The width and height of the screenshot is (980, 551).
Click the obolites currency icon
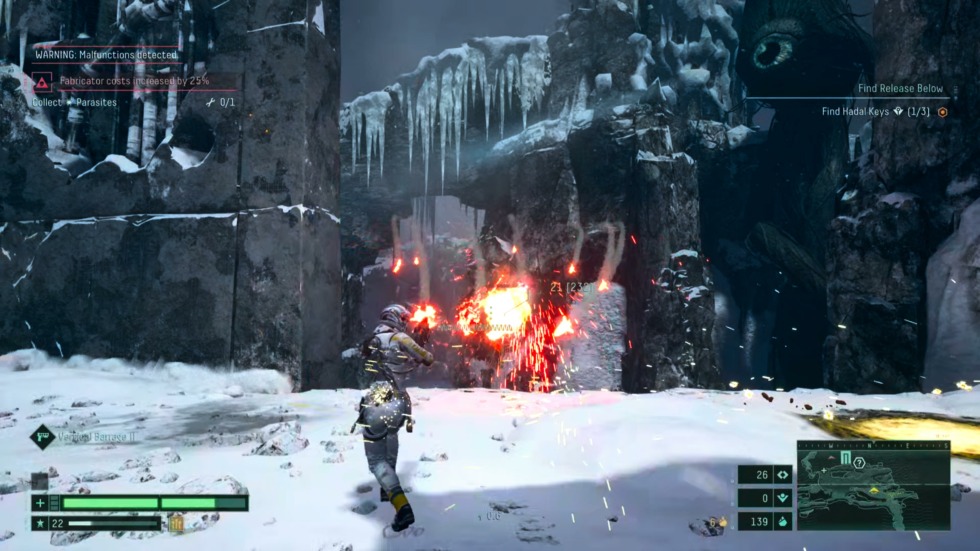pyautogui.click(x=783, y=521)
